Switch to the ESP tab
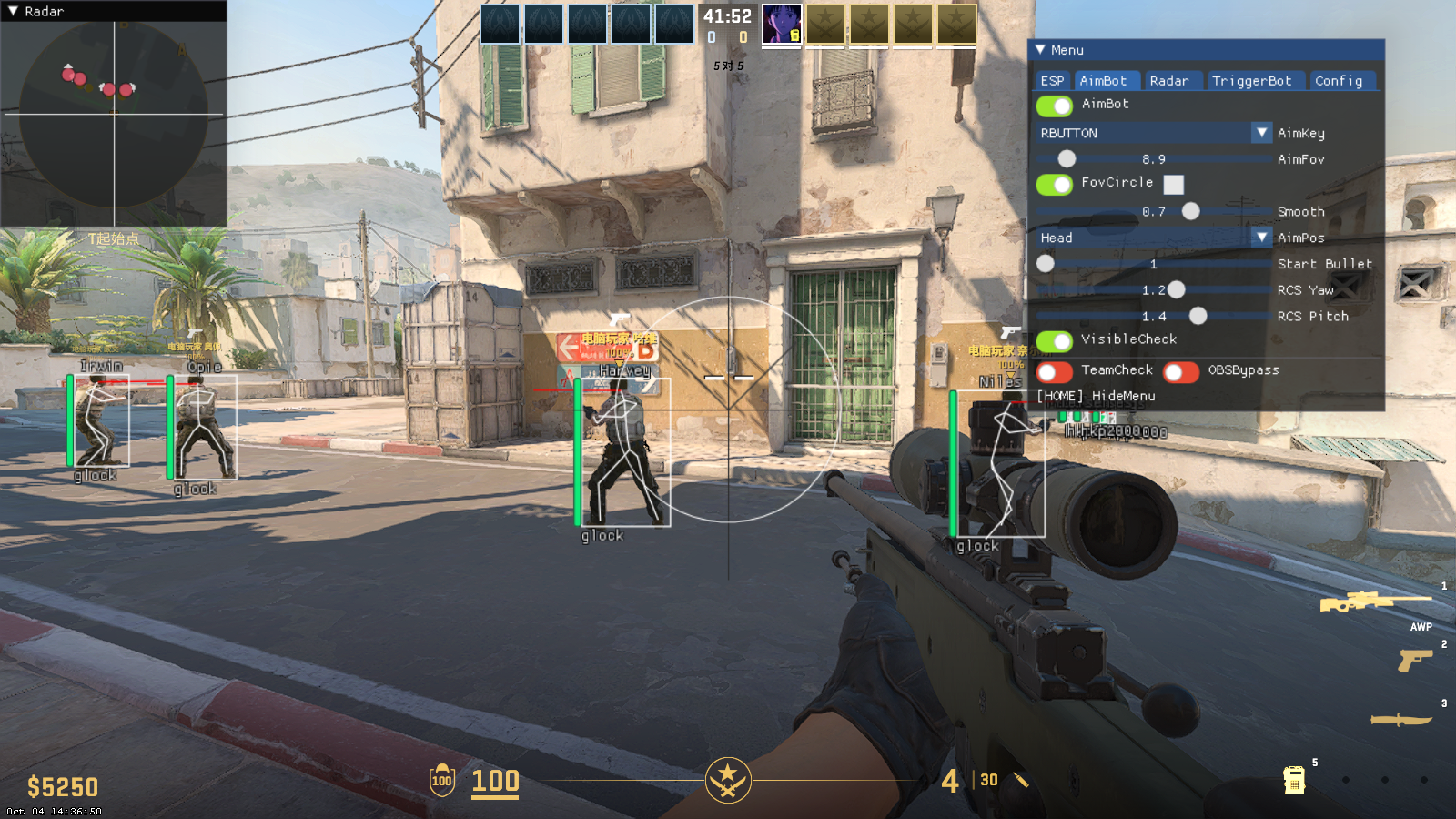 coord(1052,80)
